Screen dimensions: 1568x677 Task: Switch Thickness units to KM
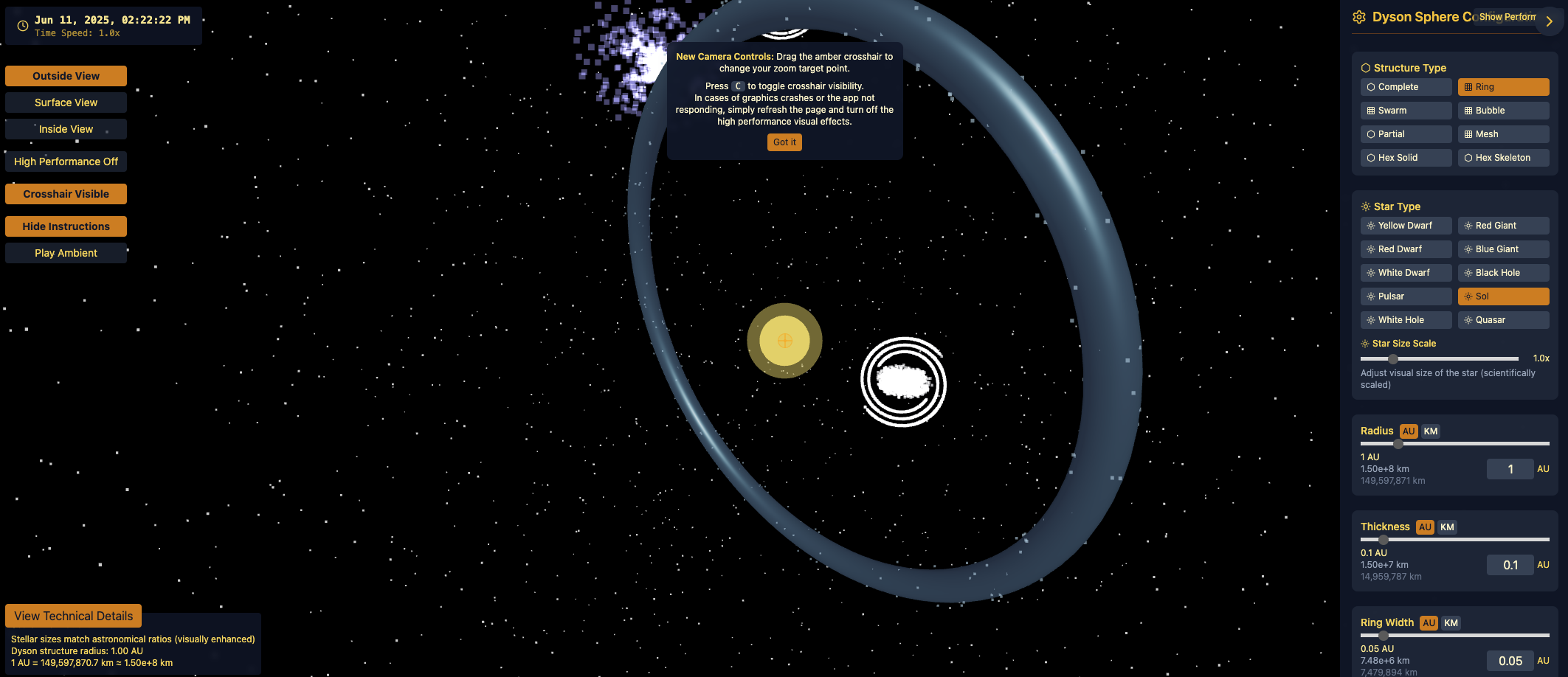click(x=1446, y=527)
